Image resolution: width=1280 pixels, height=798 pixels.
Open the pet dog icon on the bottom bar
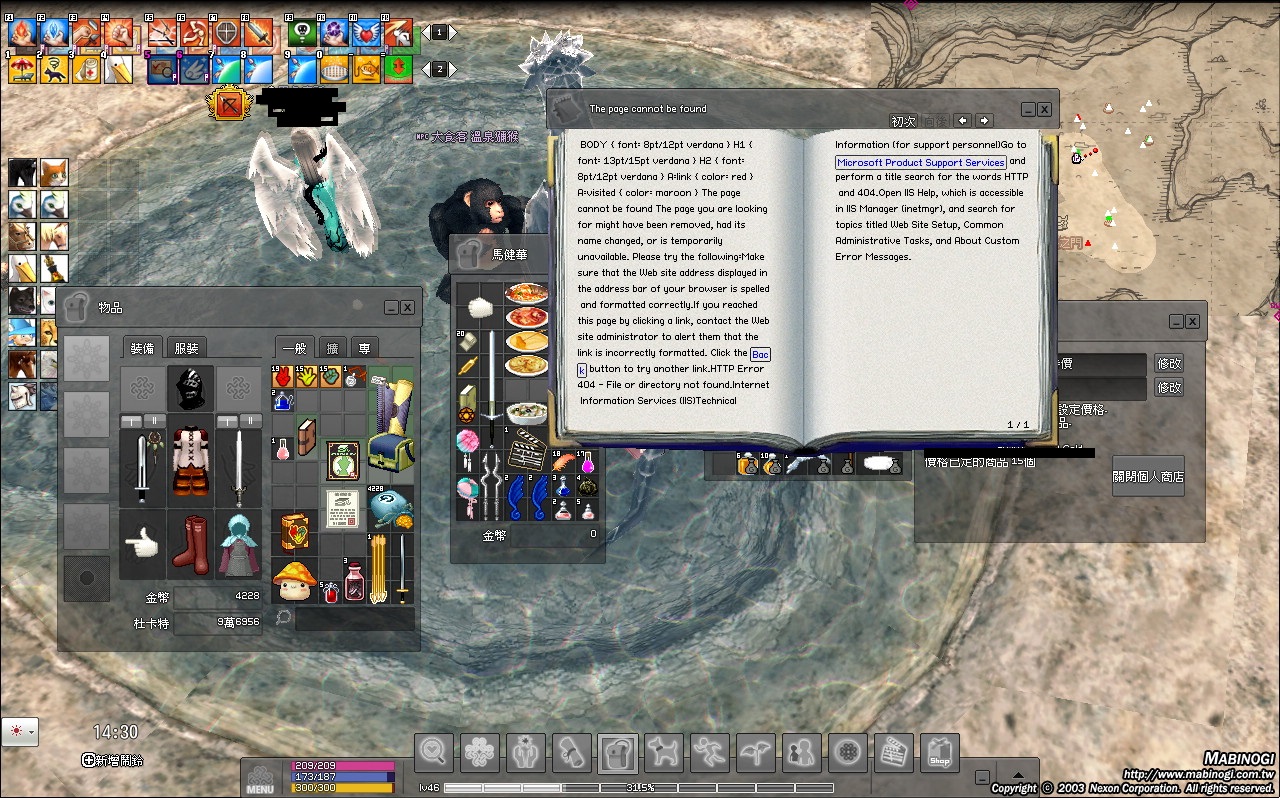[x=661, y=751]
